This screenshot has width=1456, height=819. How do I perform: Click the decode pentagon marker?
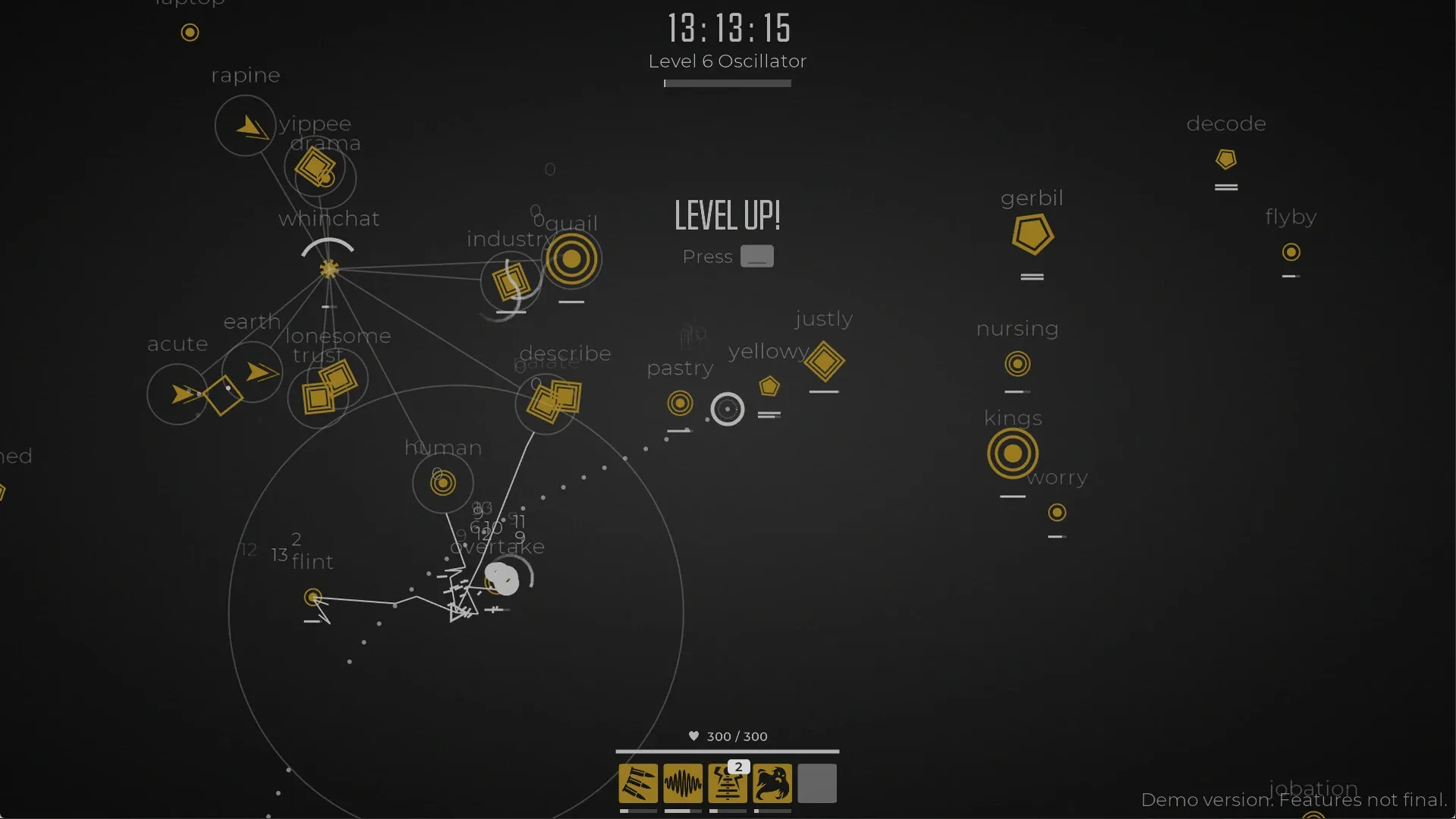click(1225, 159)
